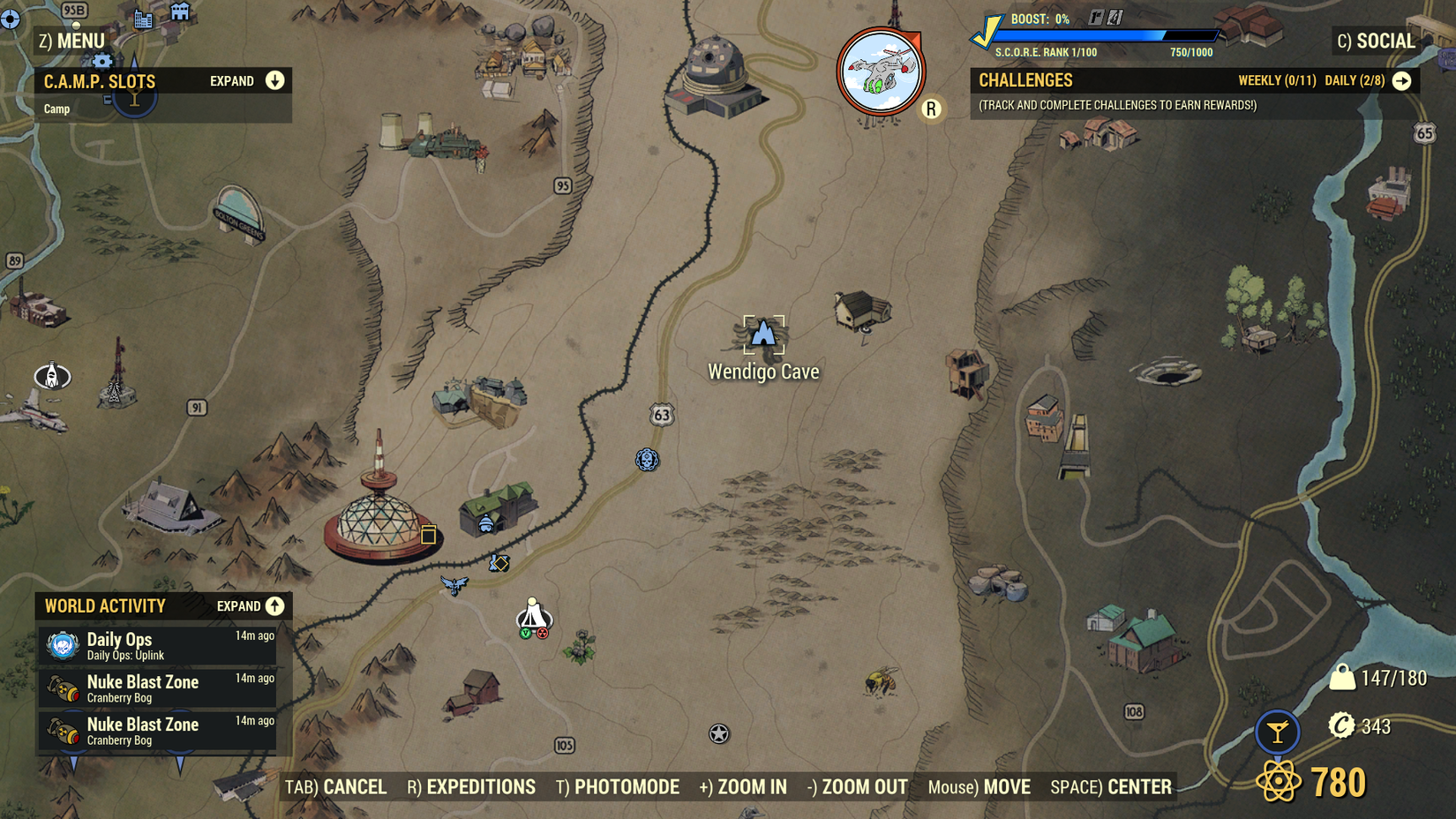Expand the C.A.M.P. SLOTS panel

[x=275, y=80]
